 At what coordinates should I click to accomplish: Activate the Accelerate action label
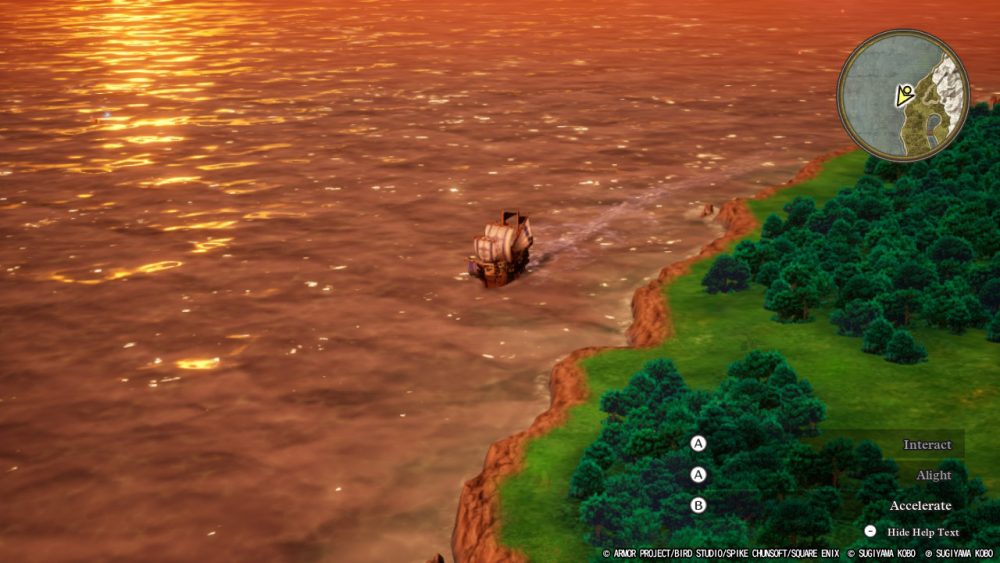(920, 506)
